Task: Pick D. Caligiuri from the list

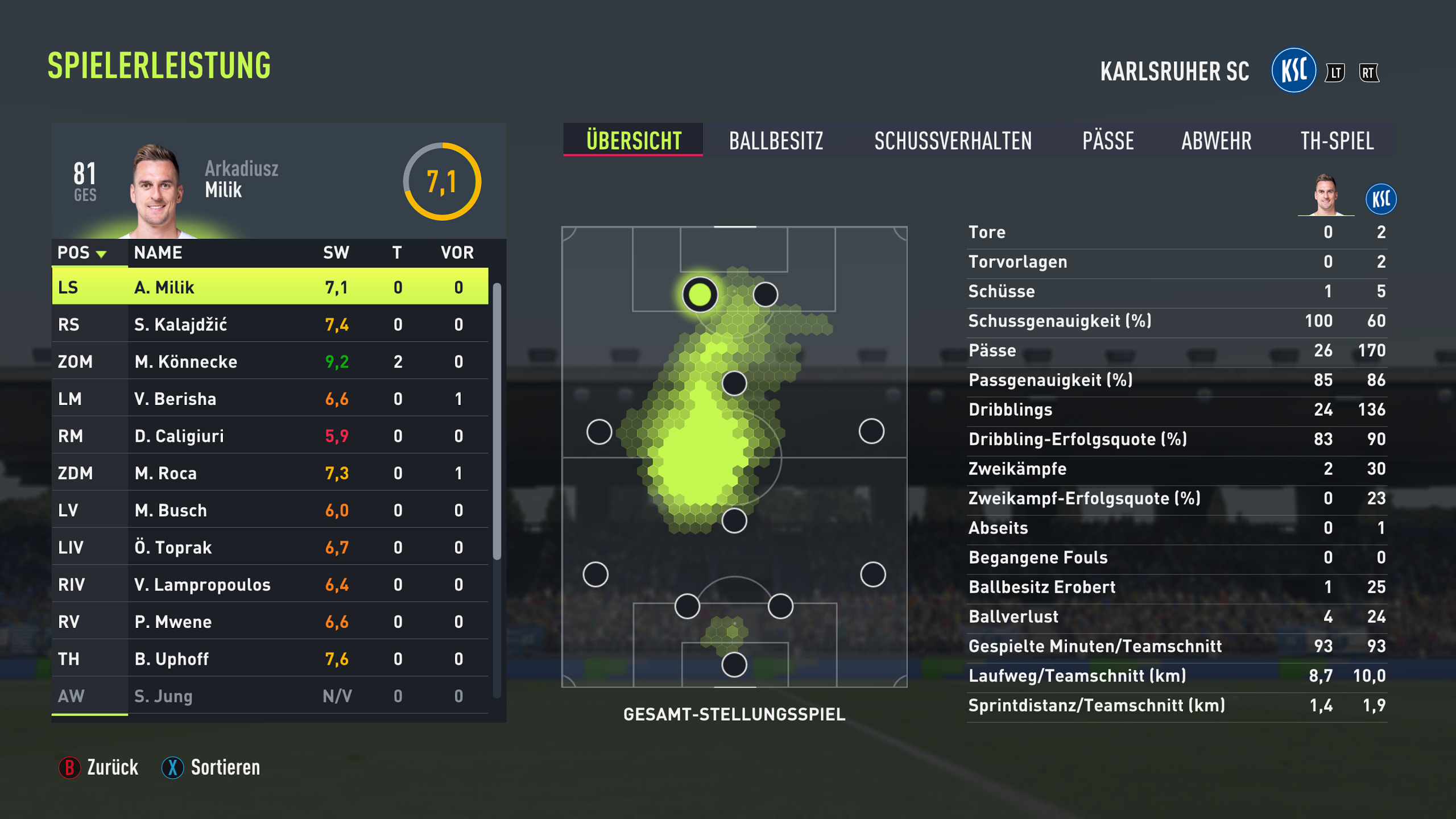Action: pos(270,436)
